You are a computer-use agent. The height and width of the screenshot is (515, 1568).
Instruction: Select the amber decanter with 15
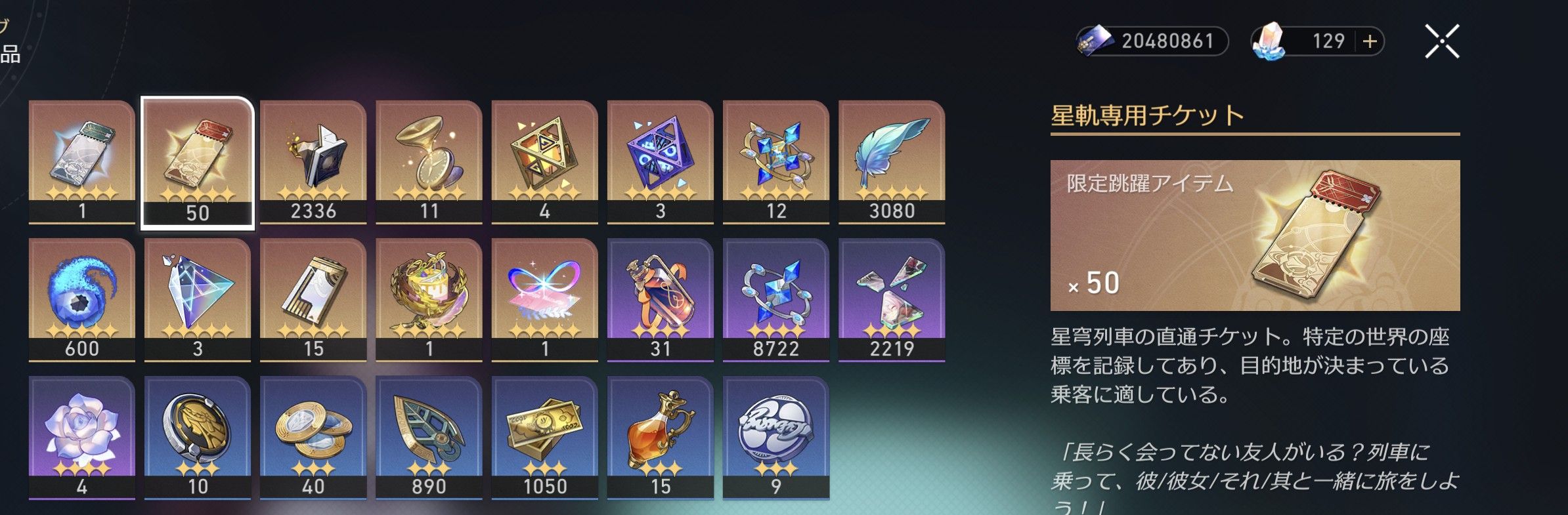click(660, 437)
